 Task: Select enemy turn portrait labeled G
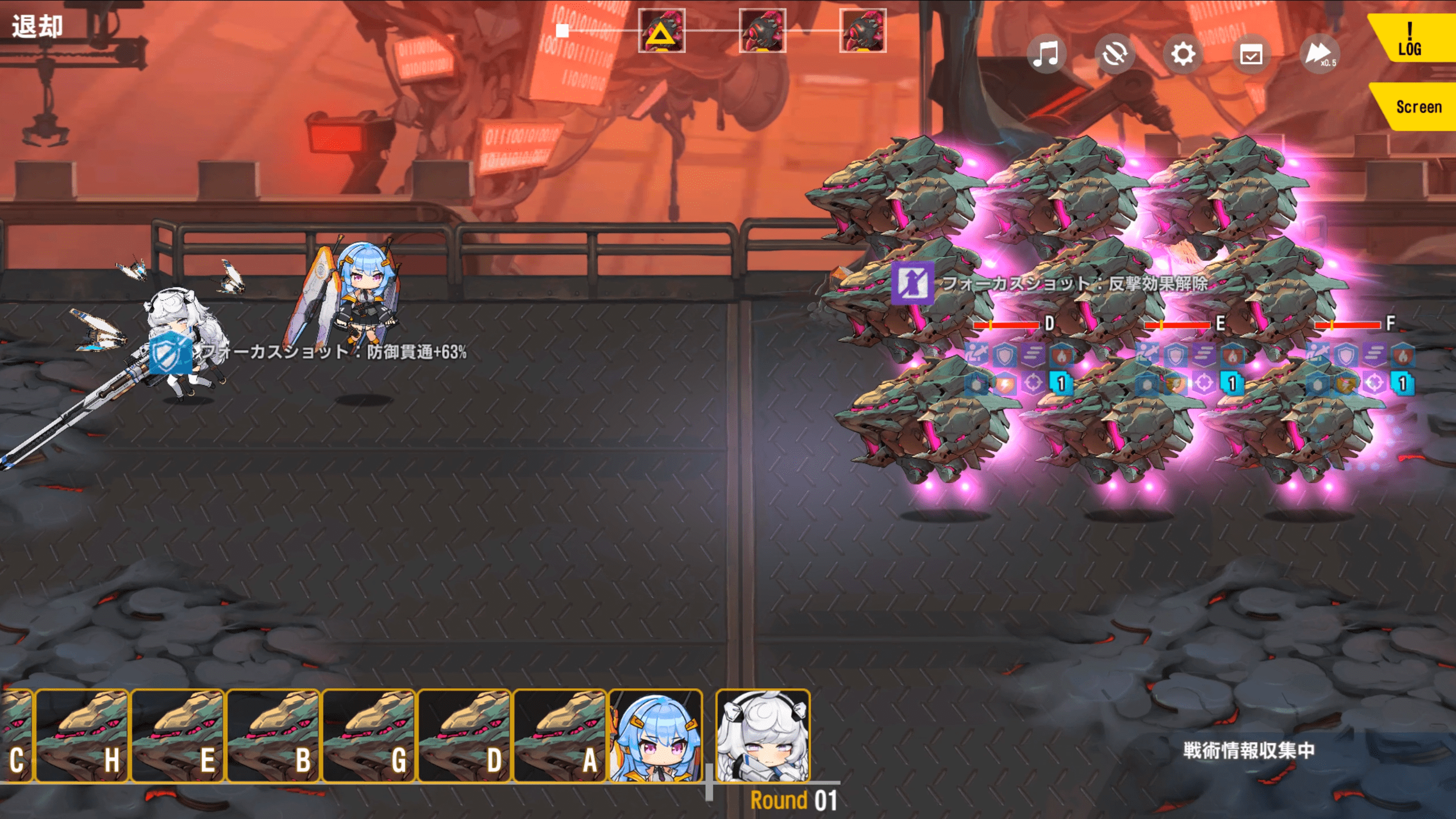(369, 736)
